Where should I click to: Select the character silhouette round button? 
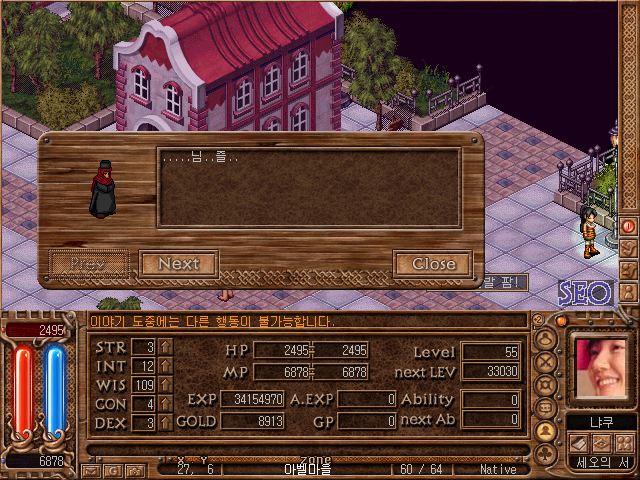(x=546, y=431)
